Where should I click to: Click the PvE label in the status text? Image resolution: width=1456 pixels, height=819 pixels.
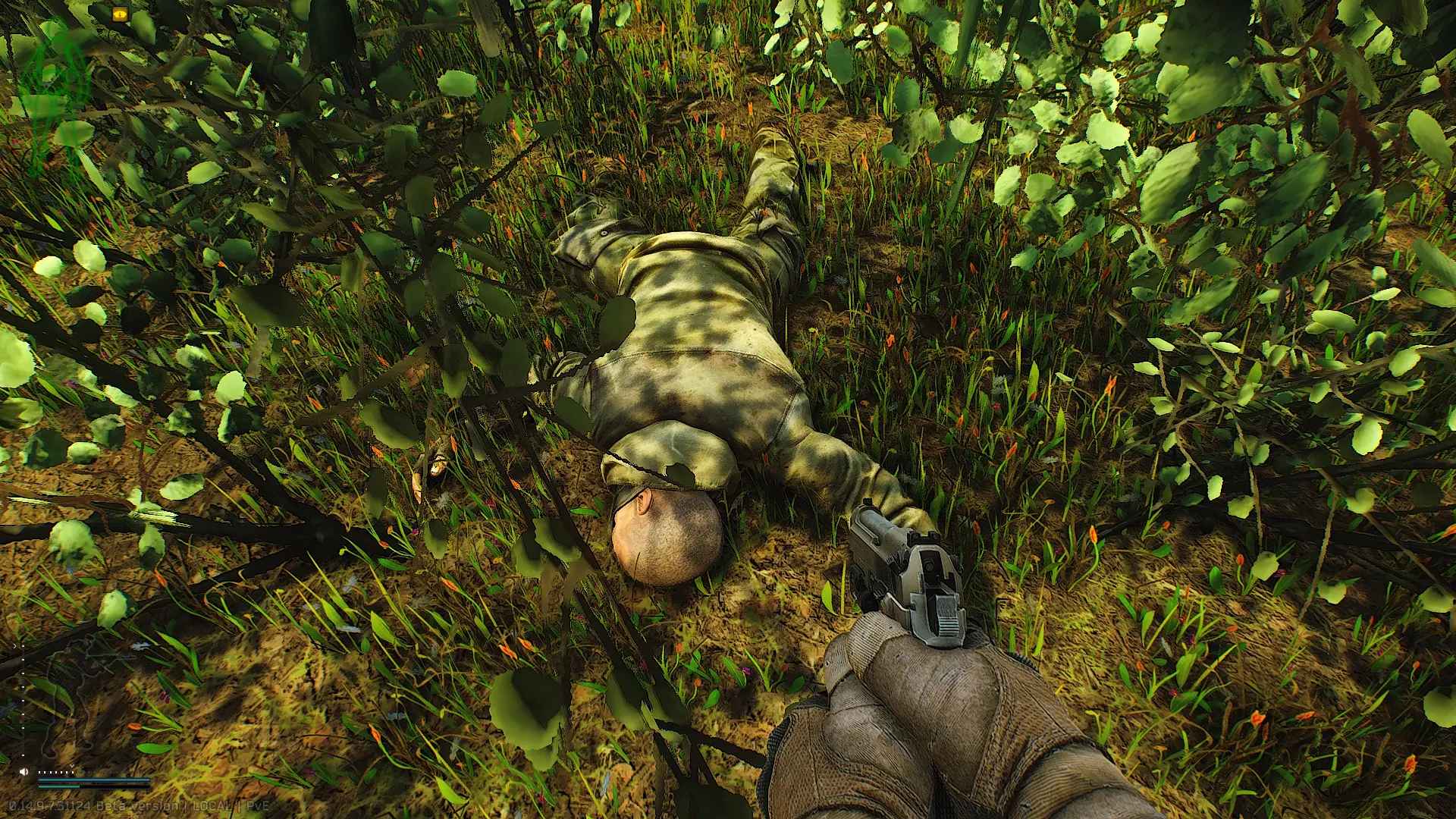pyautogui.click(x=256, y=806)
